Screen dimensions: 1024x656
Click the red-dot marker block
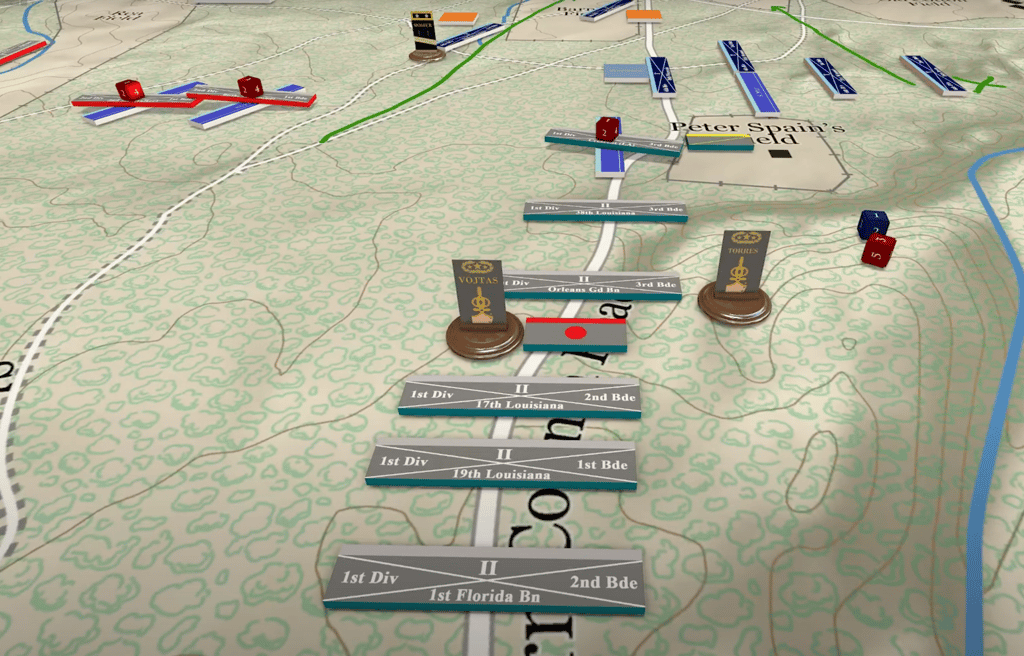click(x=575, y=333)
